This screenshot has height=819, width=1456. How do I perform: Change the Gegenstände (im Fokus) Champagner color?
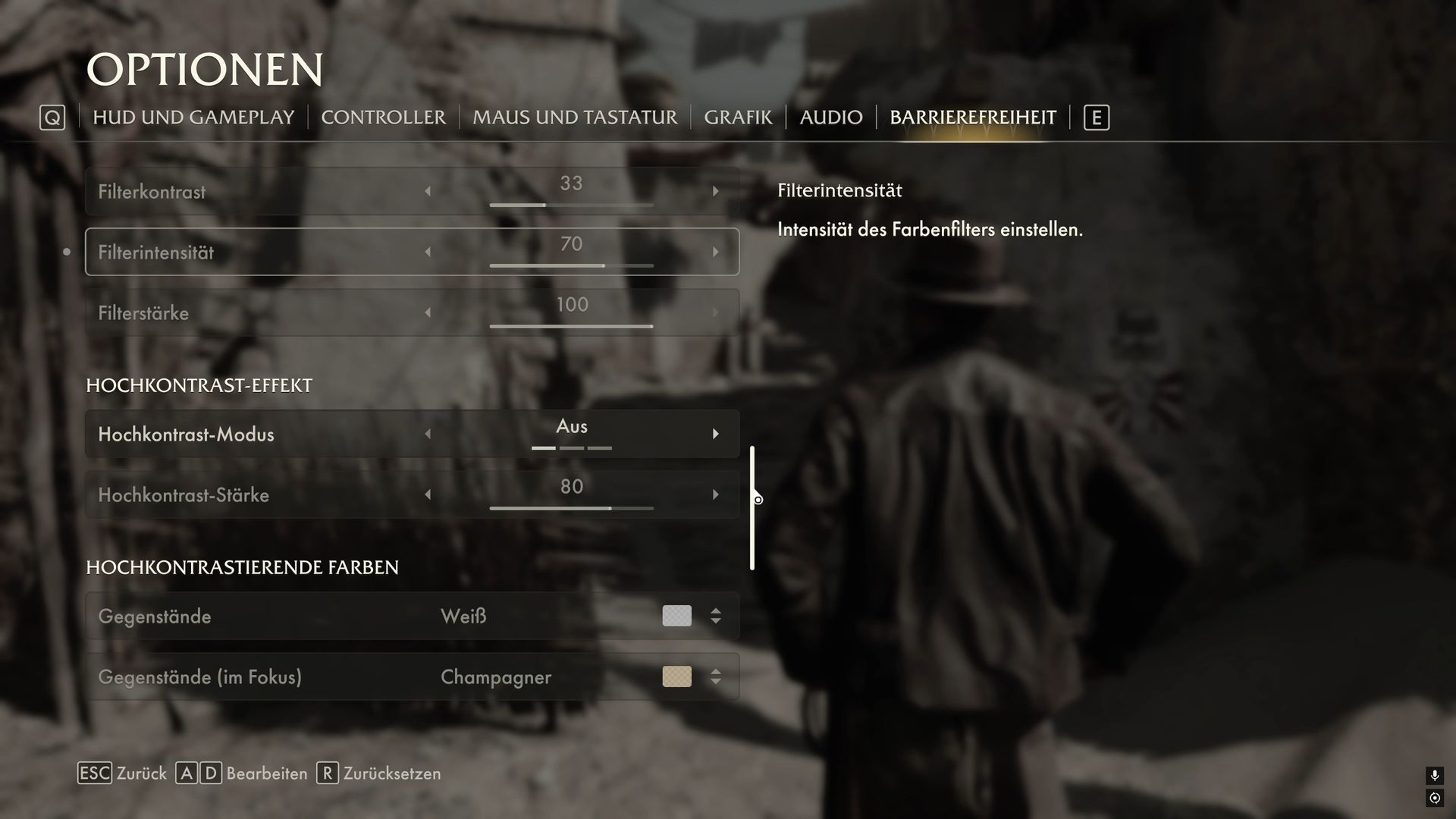[x=715, y=676]
